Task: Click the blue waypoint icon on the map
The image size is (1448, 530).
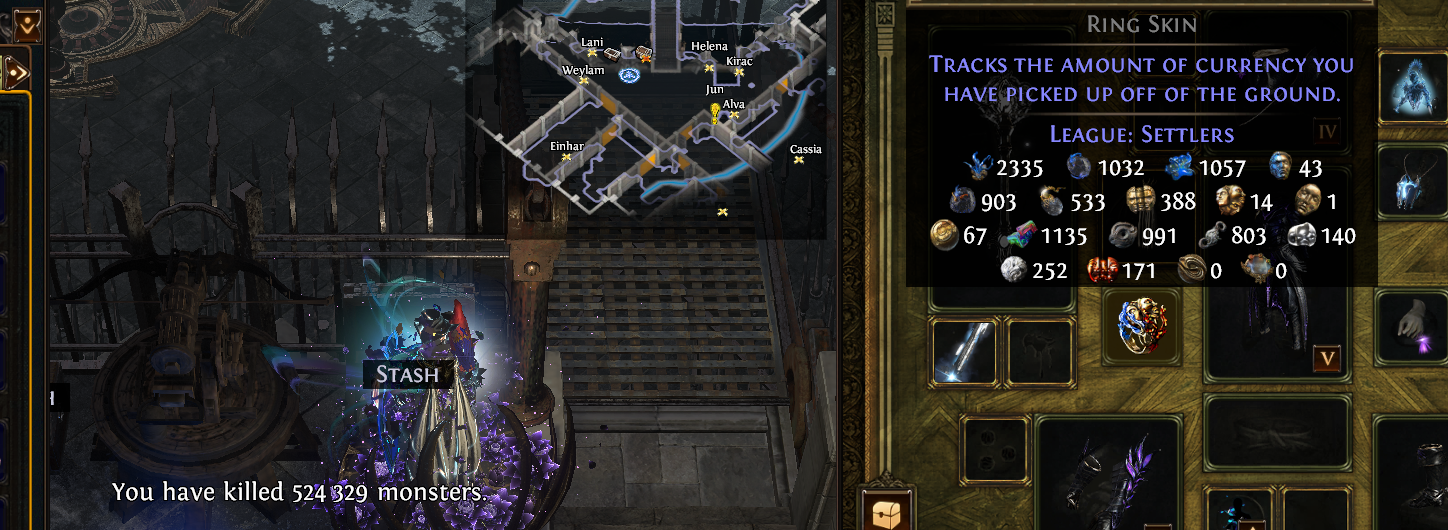Action: tap(629, 75)
